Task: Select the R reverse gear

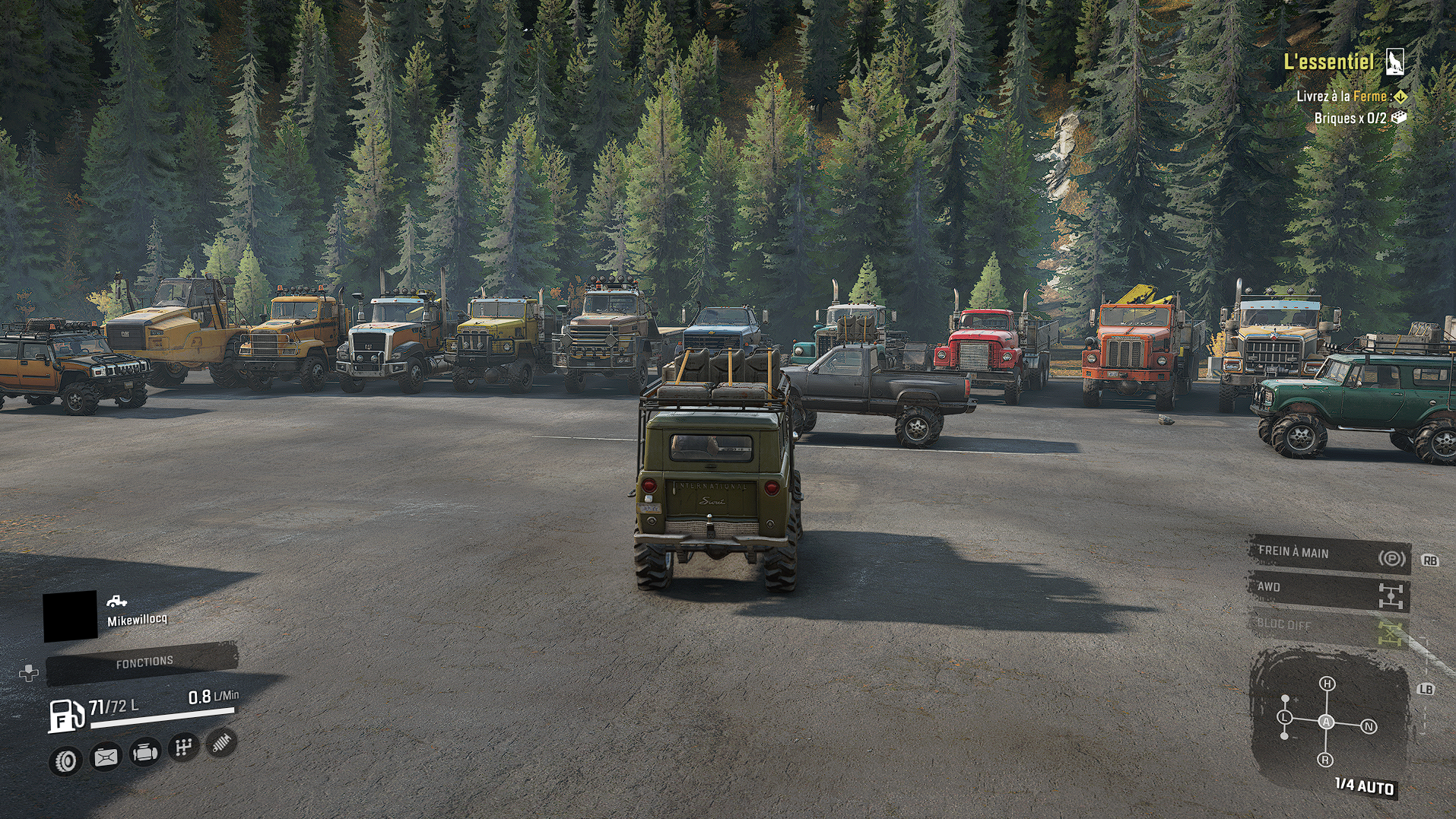Action: pos(1325,760)
